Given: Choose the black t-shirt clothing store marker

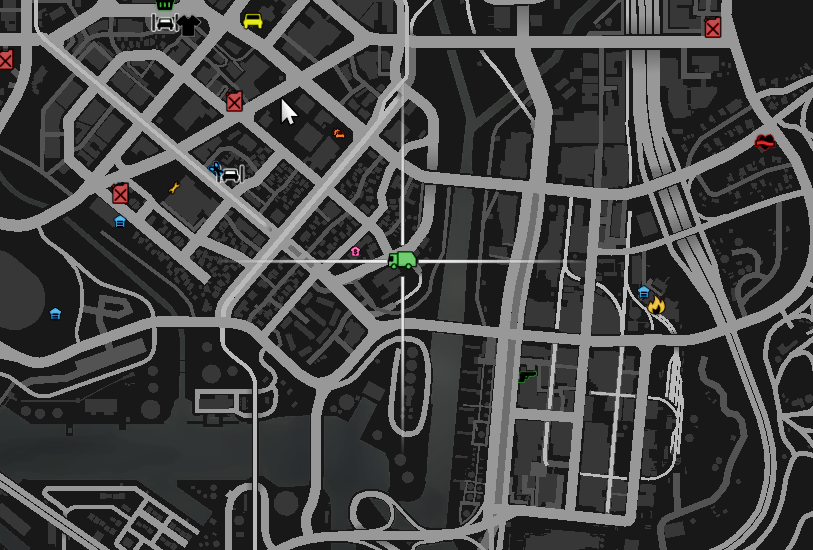Looking at the screenshot, I should coord(189,25).
